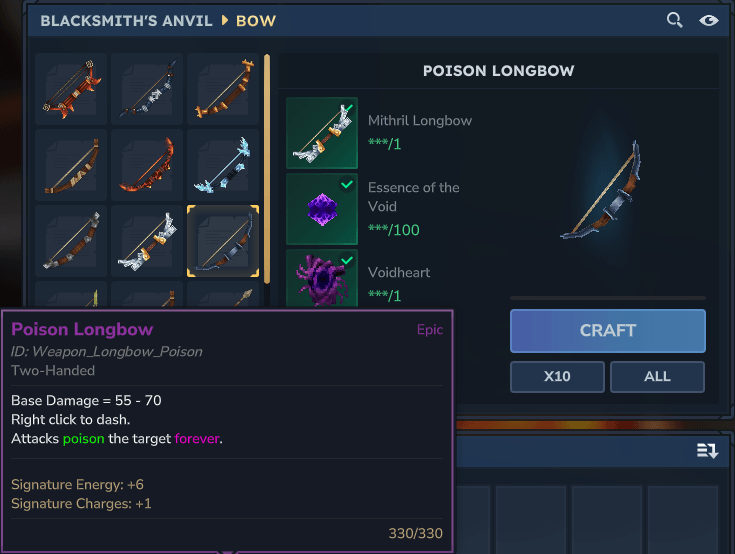The height and width of the screenshot is (554, 735).
Task: Select the orange spiked bow recipe
Action: [71, 89]
